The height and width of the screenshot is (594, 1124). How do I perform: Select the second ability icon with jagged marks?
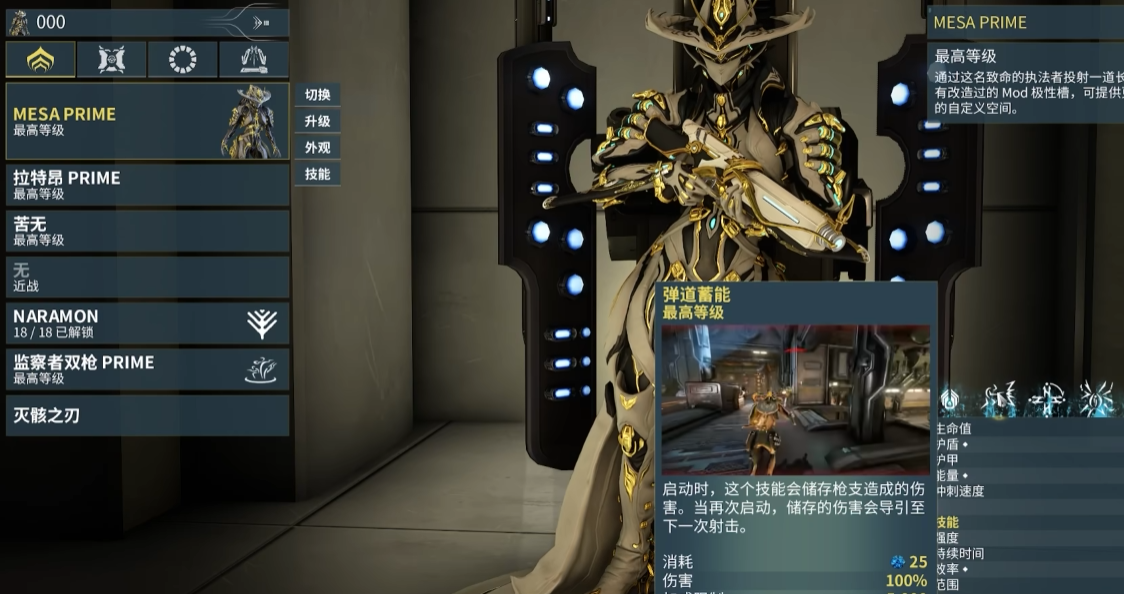pyautogui.click(x=999, y=401)
